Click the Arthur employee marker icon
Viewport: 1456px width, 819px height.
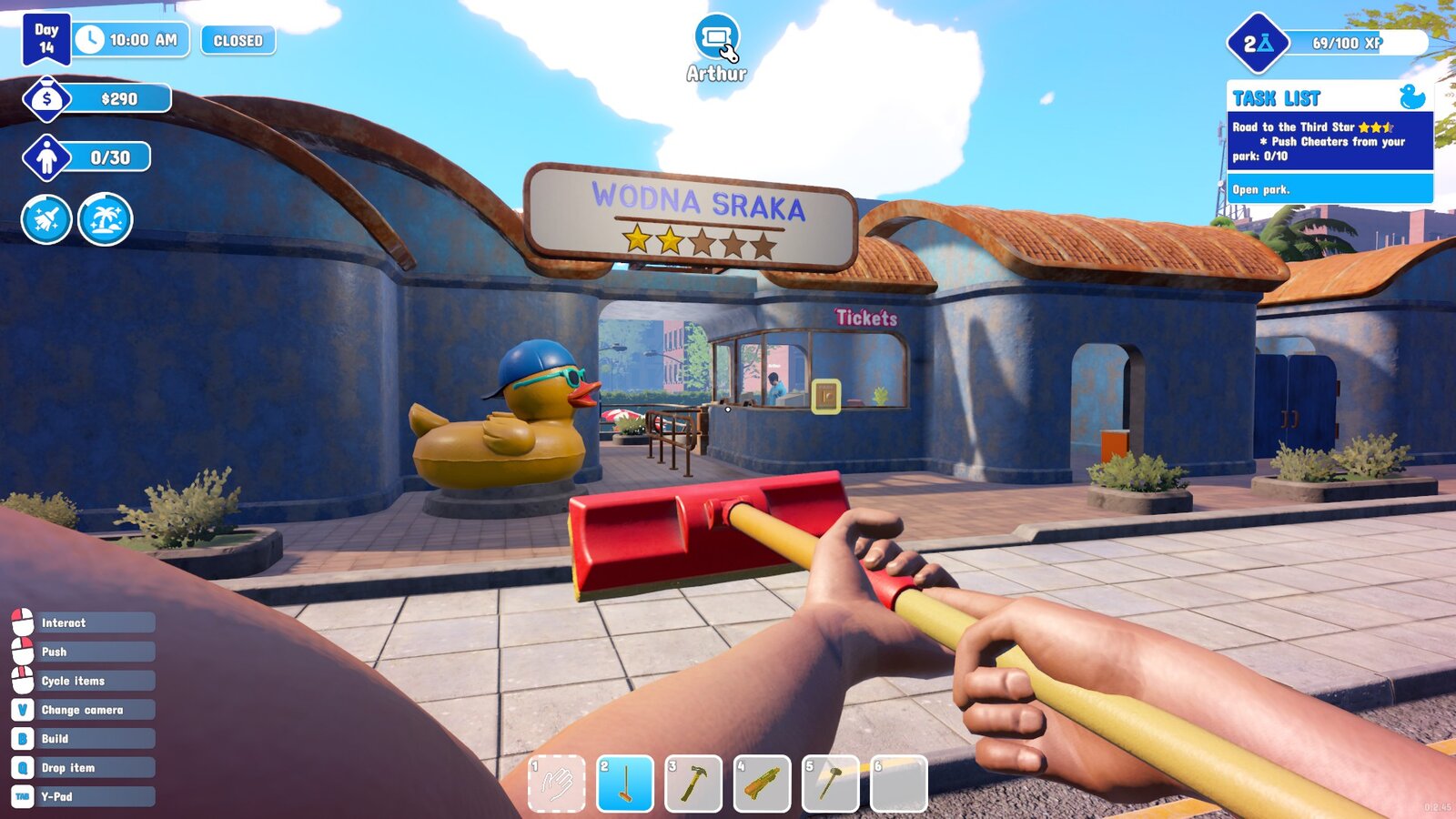click(x=717, y=38)
